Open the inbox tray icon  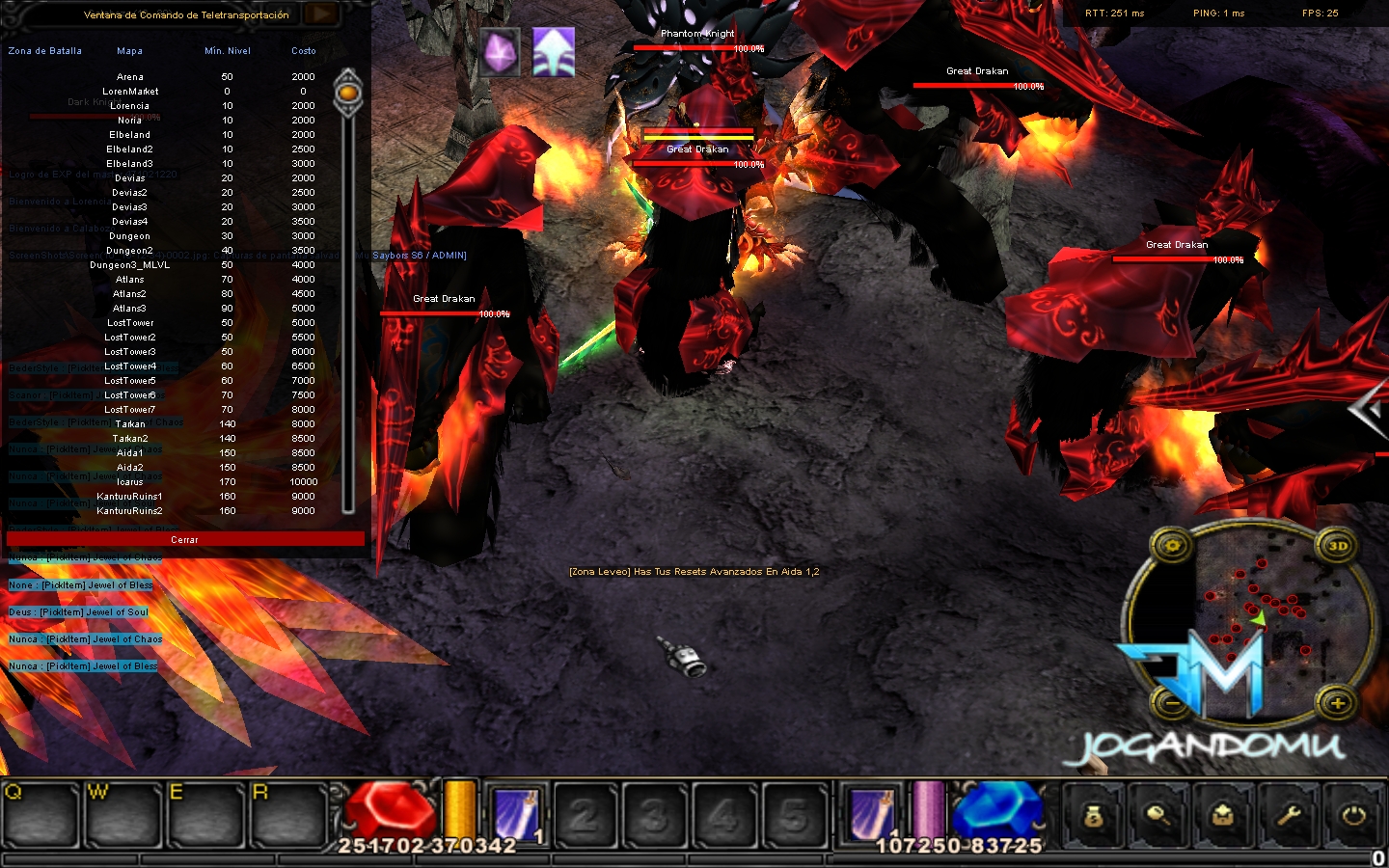[1223, 816]
